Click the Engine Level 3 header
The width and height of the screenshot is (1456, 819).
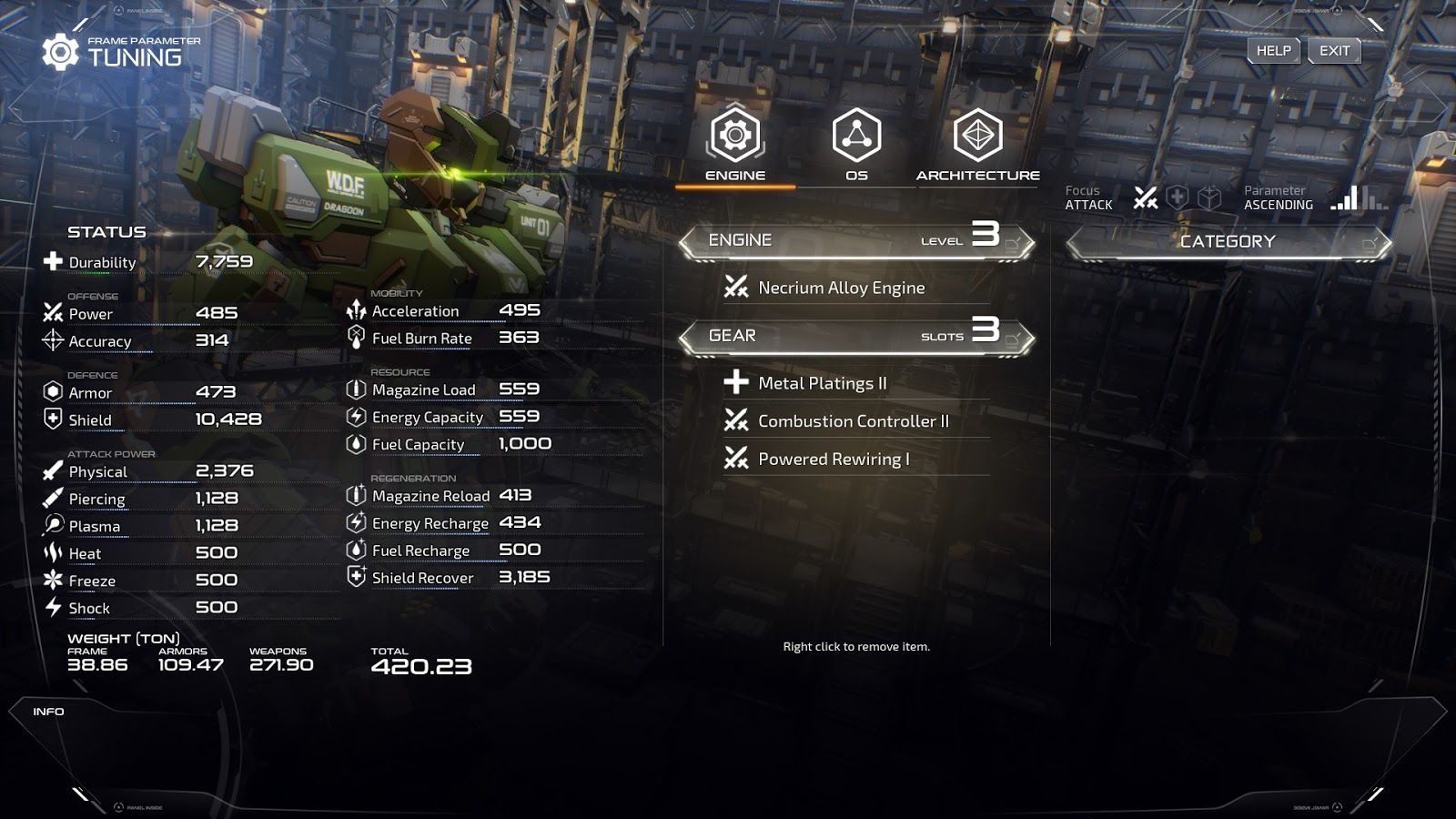point(856,241)
